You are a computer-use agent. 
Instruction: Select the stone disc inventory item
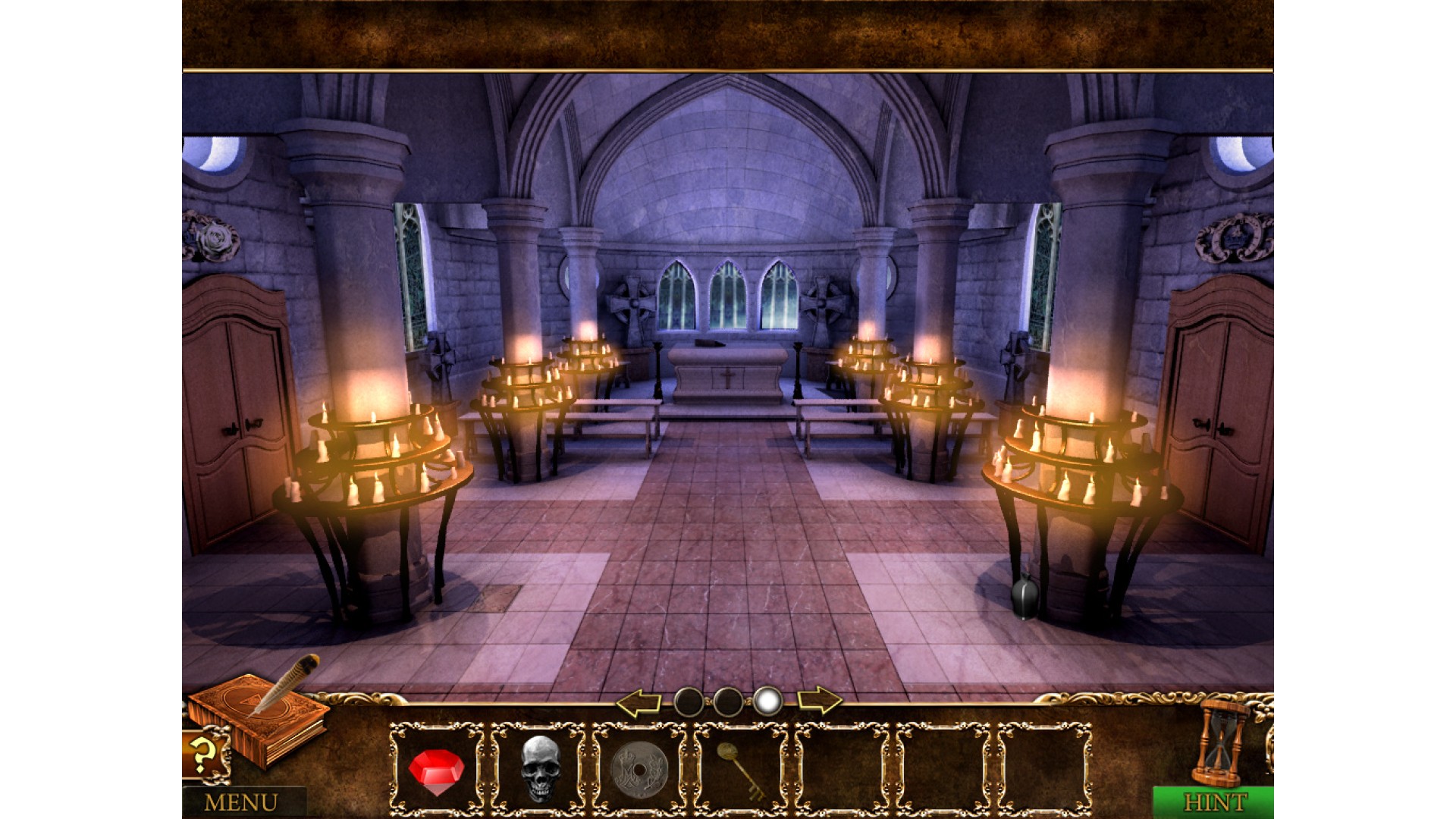639,770
